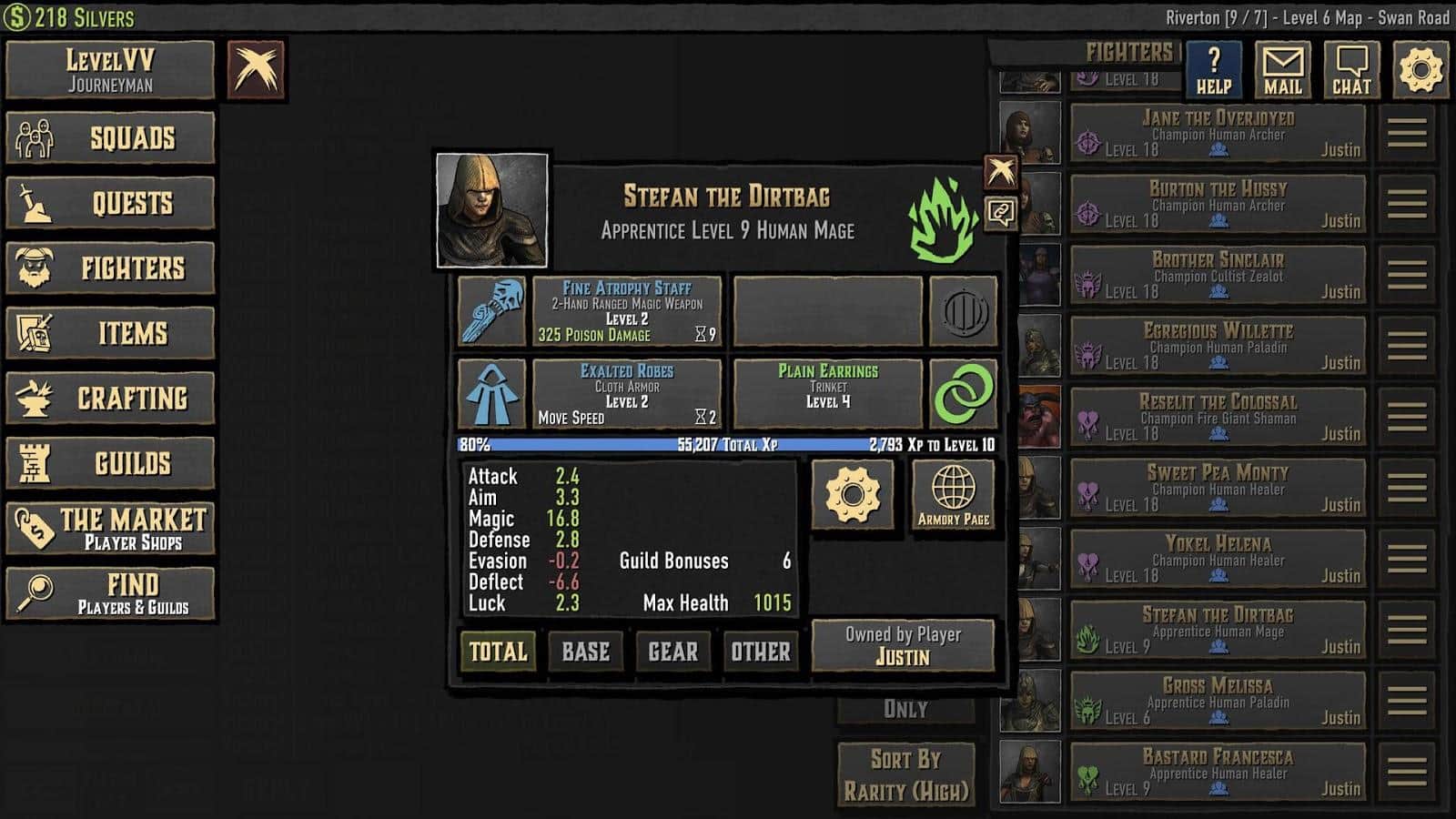This screenshot has height=819, width=1456.
Task: Show the Gear stats tab
Action: coord(672,652)
